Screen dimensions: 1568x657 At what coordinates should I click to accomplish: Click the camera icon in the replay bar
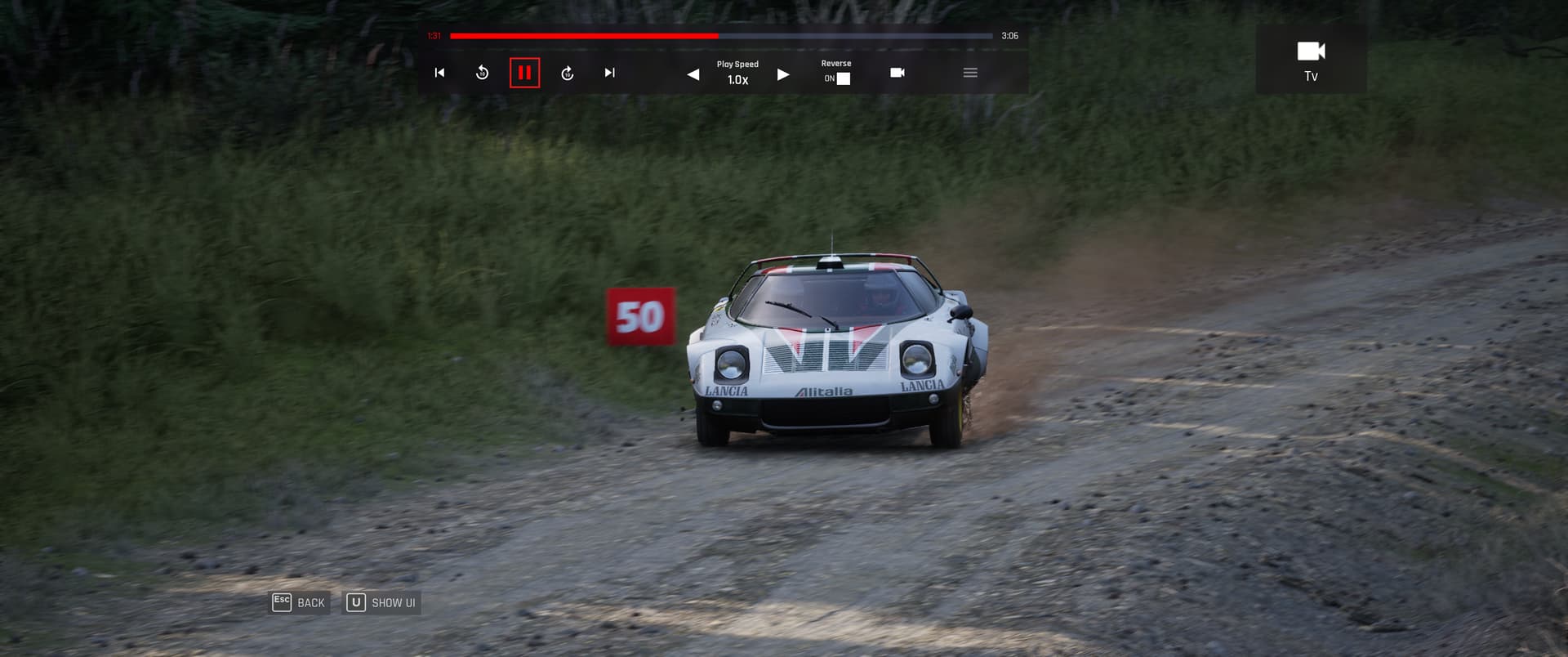[897, 73]
